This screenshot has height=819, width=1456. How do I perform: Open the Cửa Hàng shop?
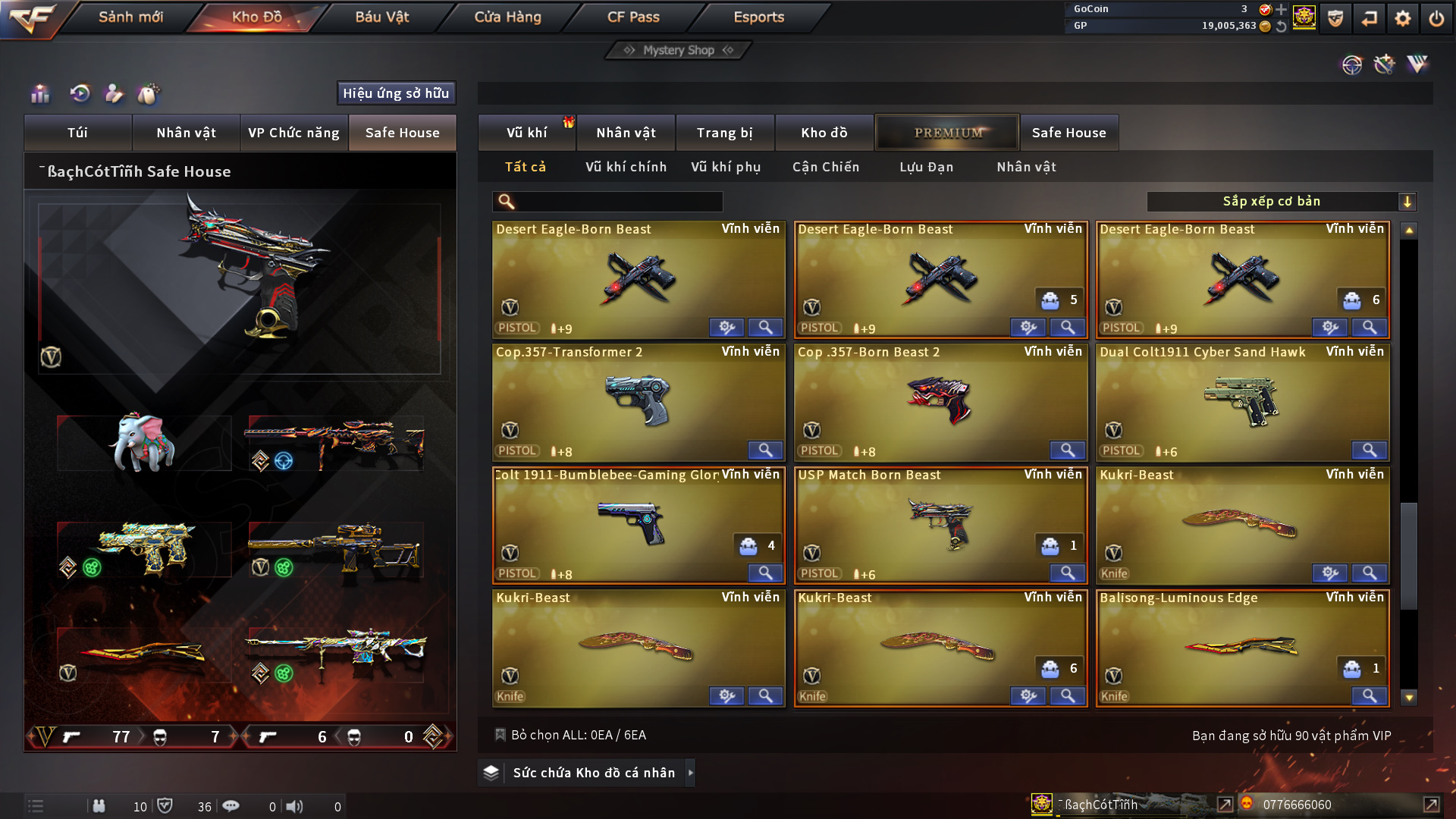[507, 17]
